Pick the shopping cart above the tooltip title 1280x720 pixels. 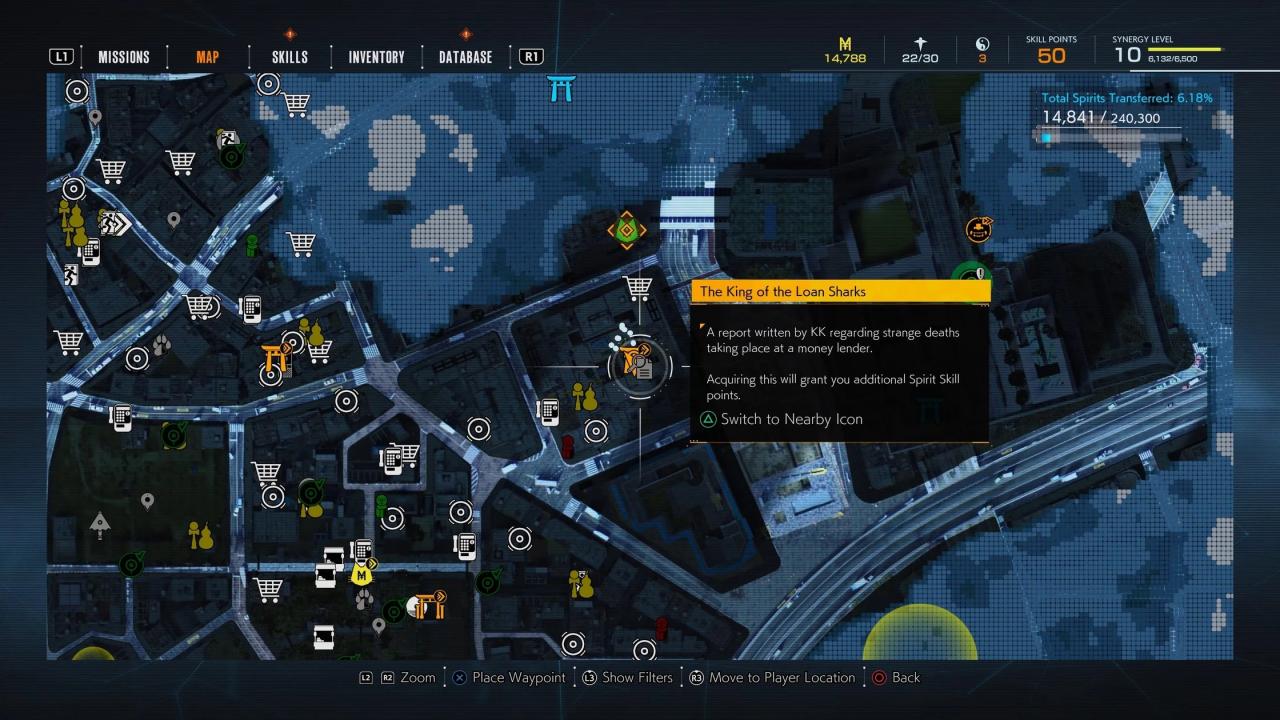(x=638, y=288)
